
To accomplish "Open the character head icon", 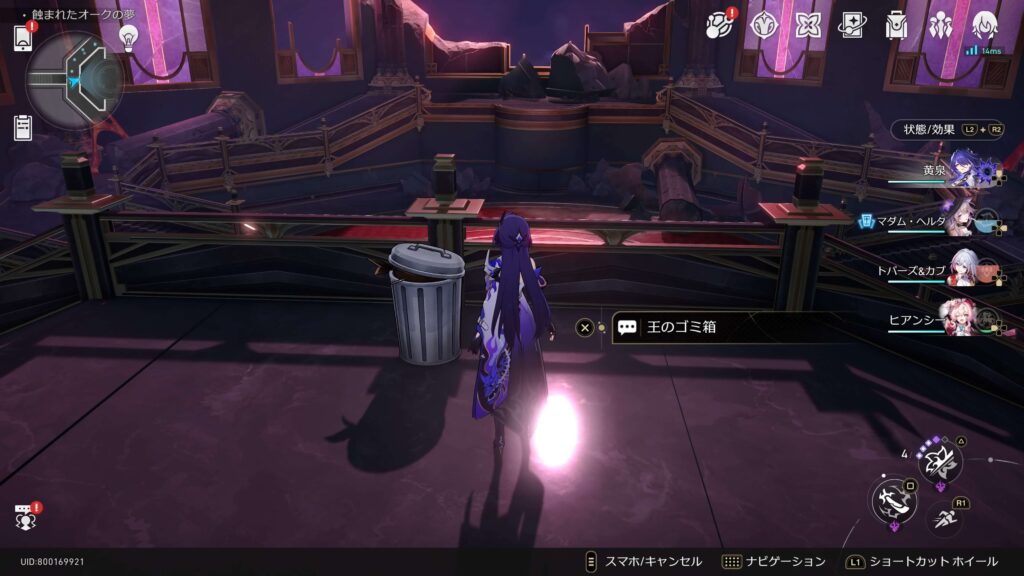I will pyautogui.click(x=985, y=24).
